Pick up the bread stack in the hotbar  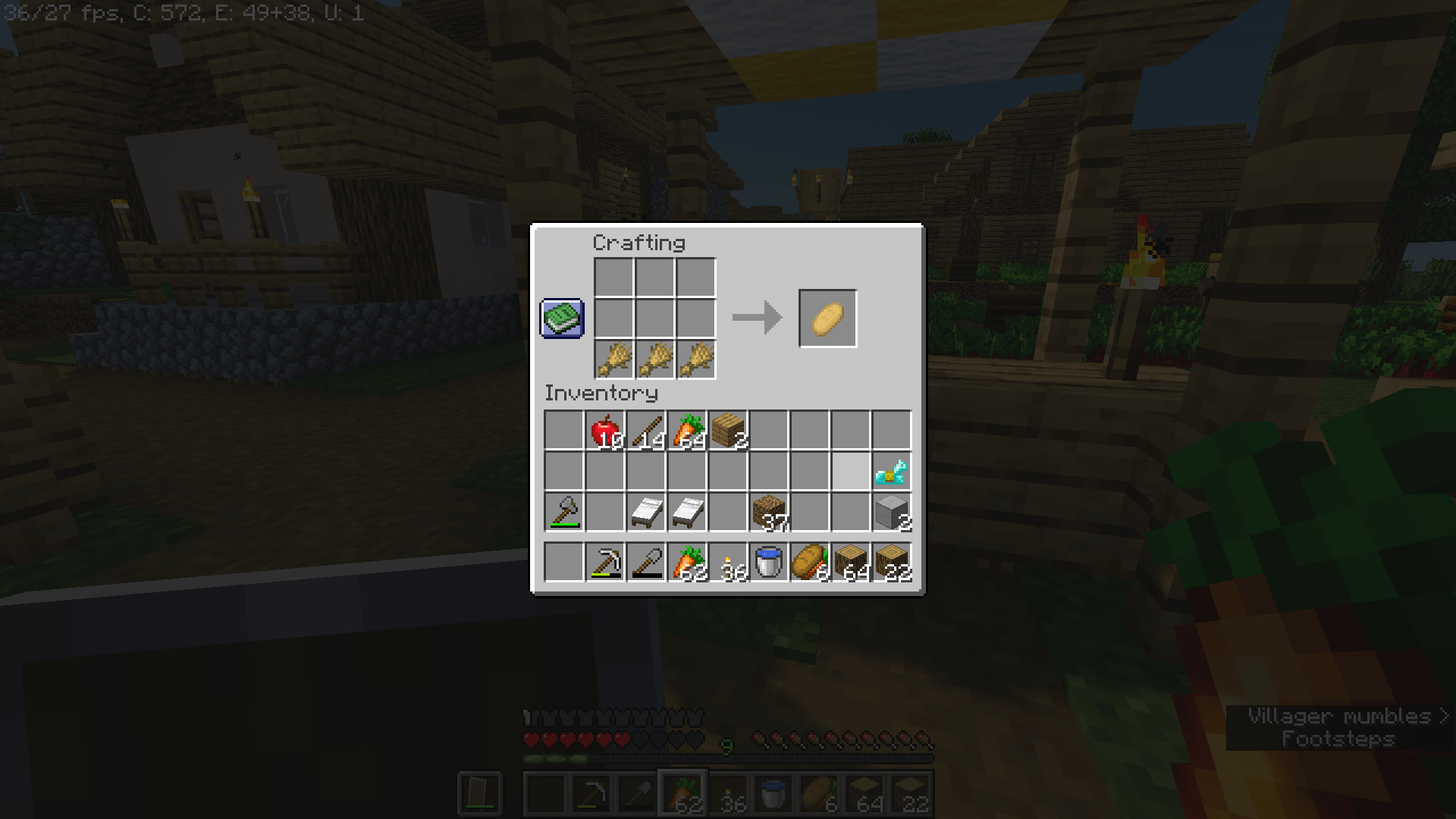click(x=809, y=561)
